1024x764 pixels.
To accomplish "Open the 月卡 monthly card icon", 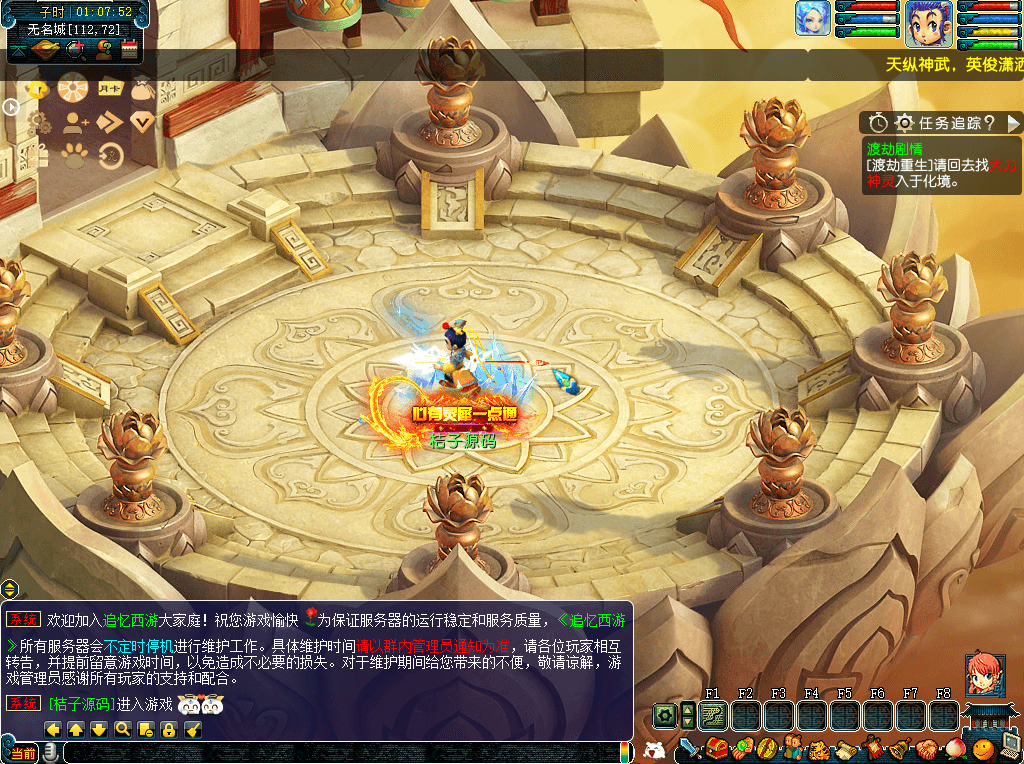I will (110, 88).
